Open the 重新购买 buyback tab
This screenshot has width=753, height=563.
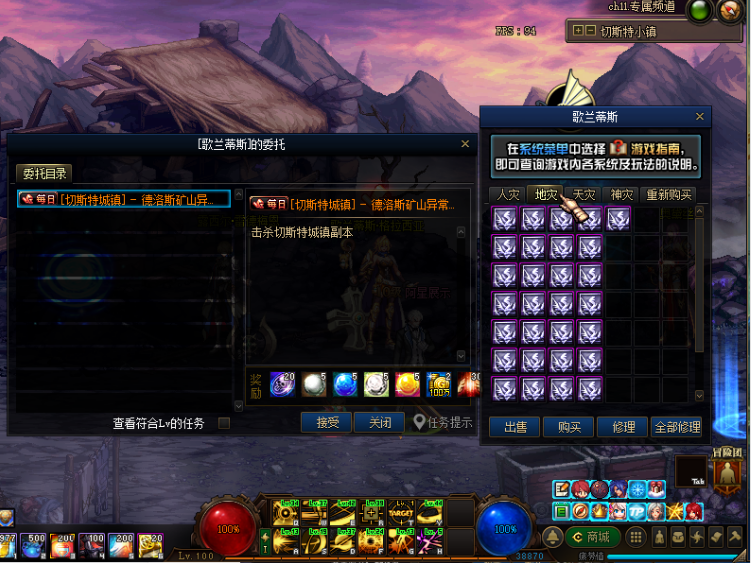668,194
